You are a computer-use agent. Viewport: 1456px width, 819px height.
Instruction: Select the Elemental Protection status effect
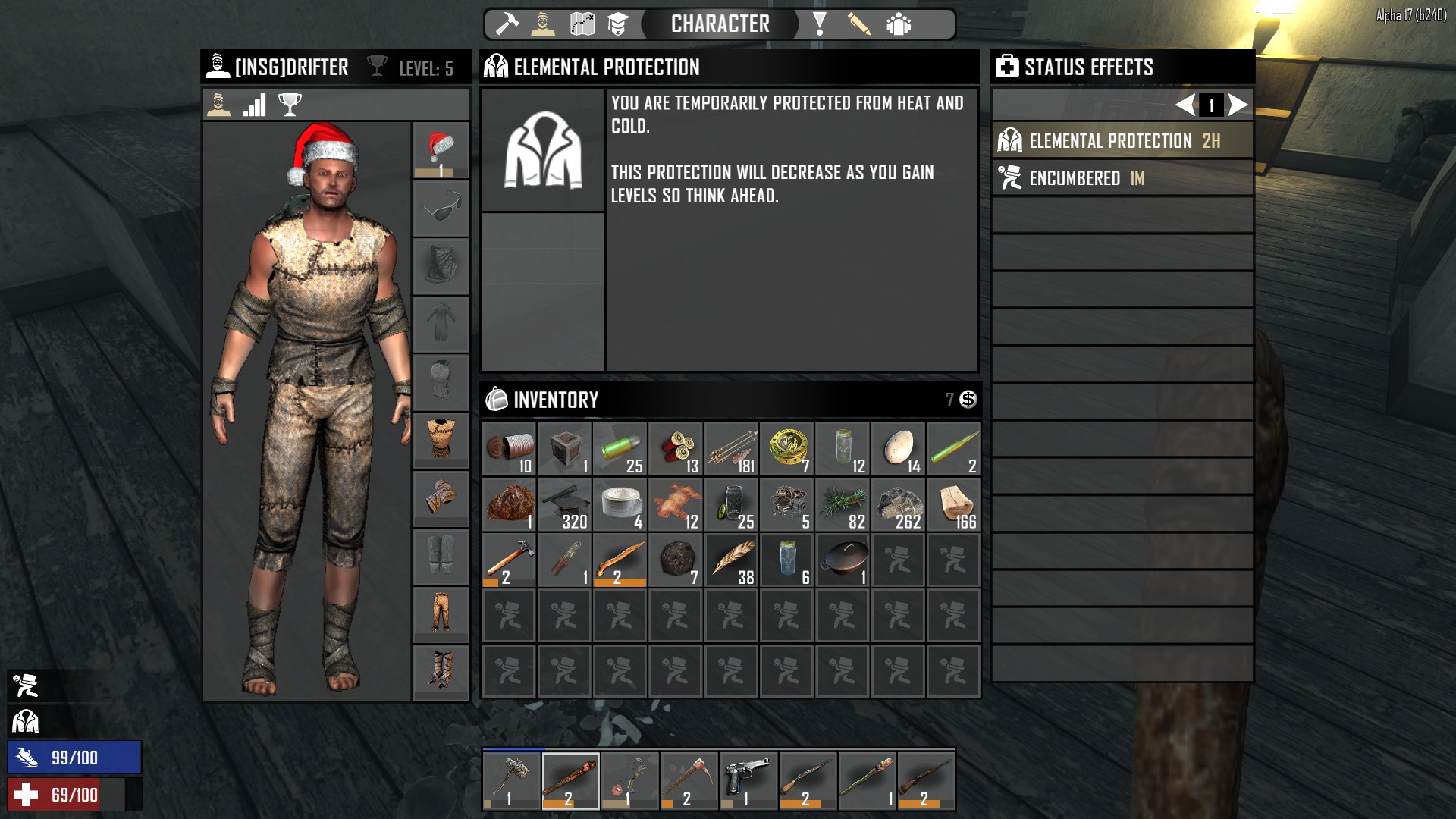[1122, 141]
